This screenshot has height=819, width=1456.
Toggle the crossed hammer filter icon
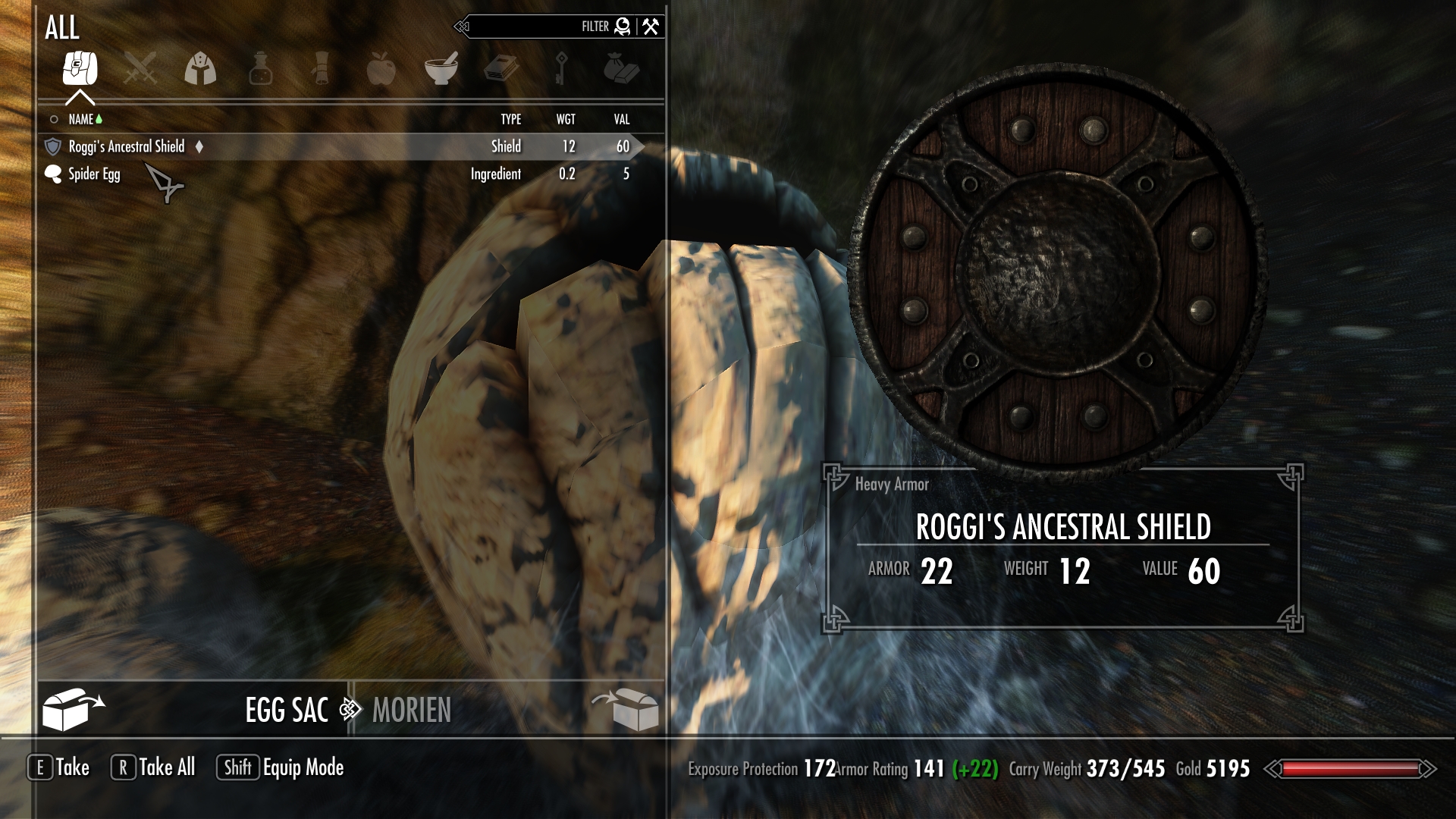(x=651, y=27)
